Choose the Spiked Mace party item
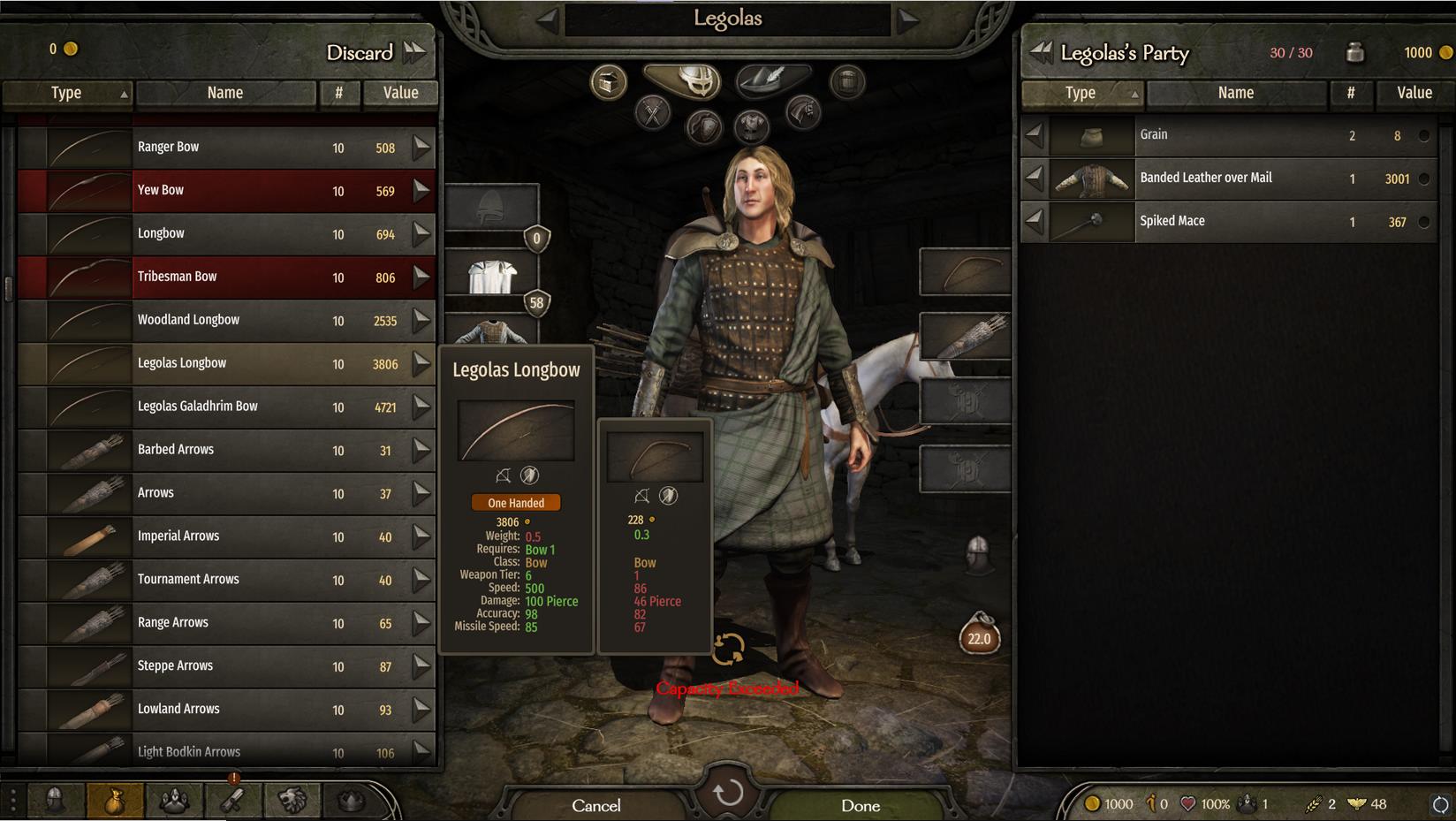This screenshot has width=1456, height=821. (x=1233, y=222)
